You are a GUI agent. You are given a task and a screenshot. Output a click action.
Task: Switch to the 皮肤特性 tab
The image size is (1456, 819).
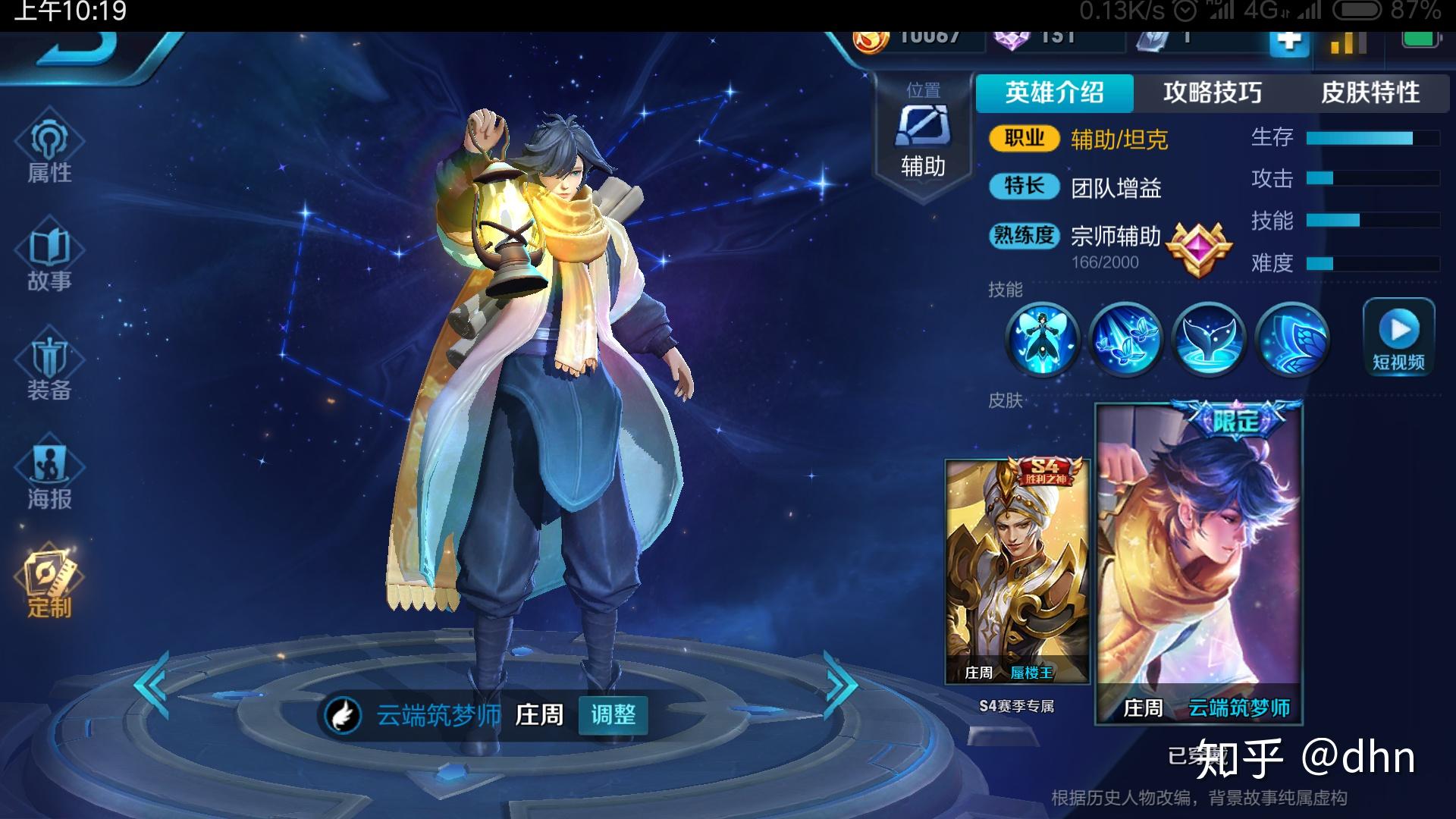[1370, 93]
